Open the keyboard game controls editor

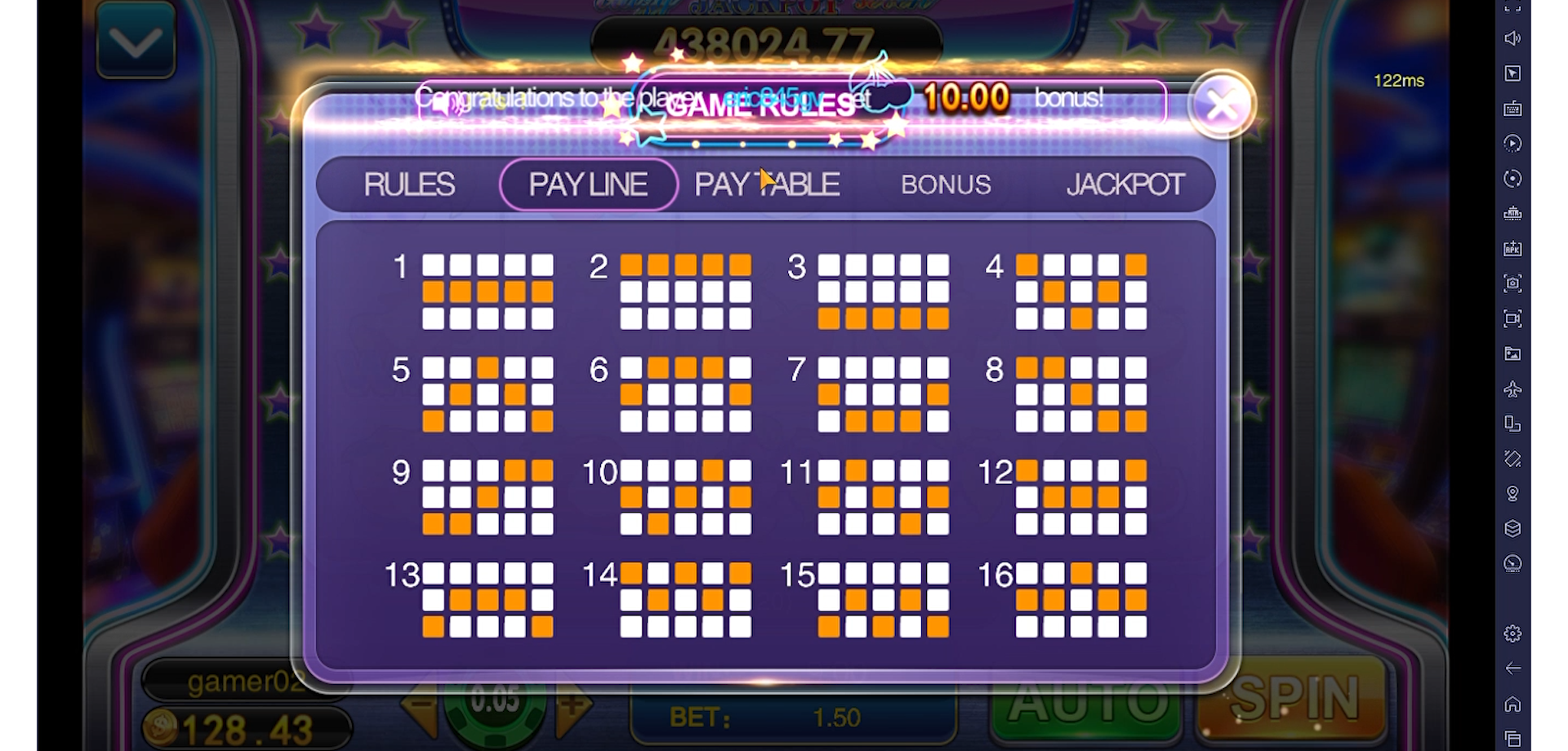pyautogui.click(x=1513, y=109)
